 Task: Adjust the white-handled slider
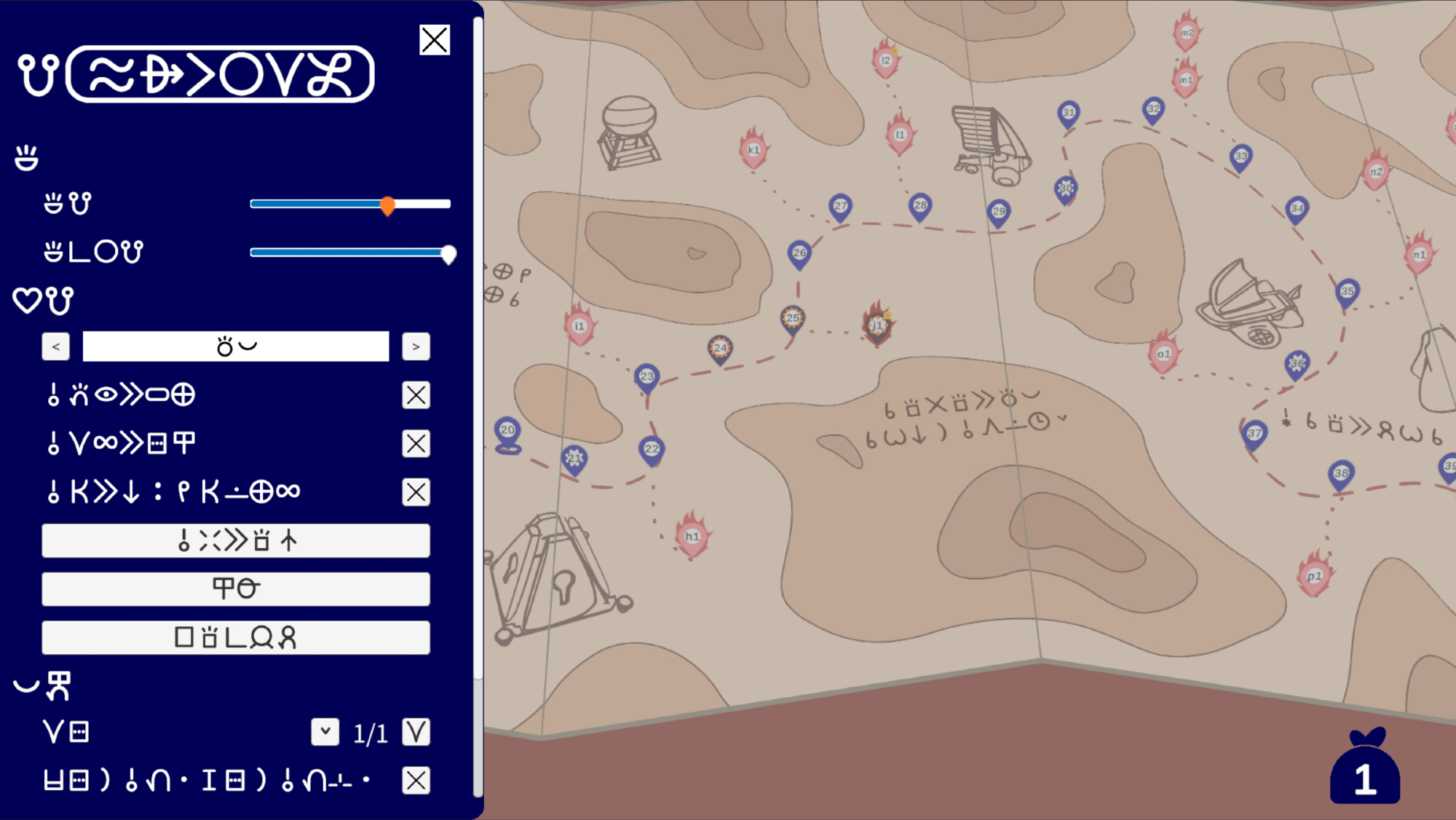(448, 254)
